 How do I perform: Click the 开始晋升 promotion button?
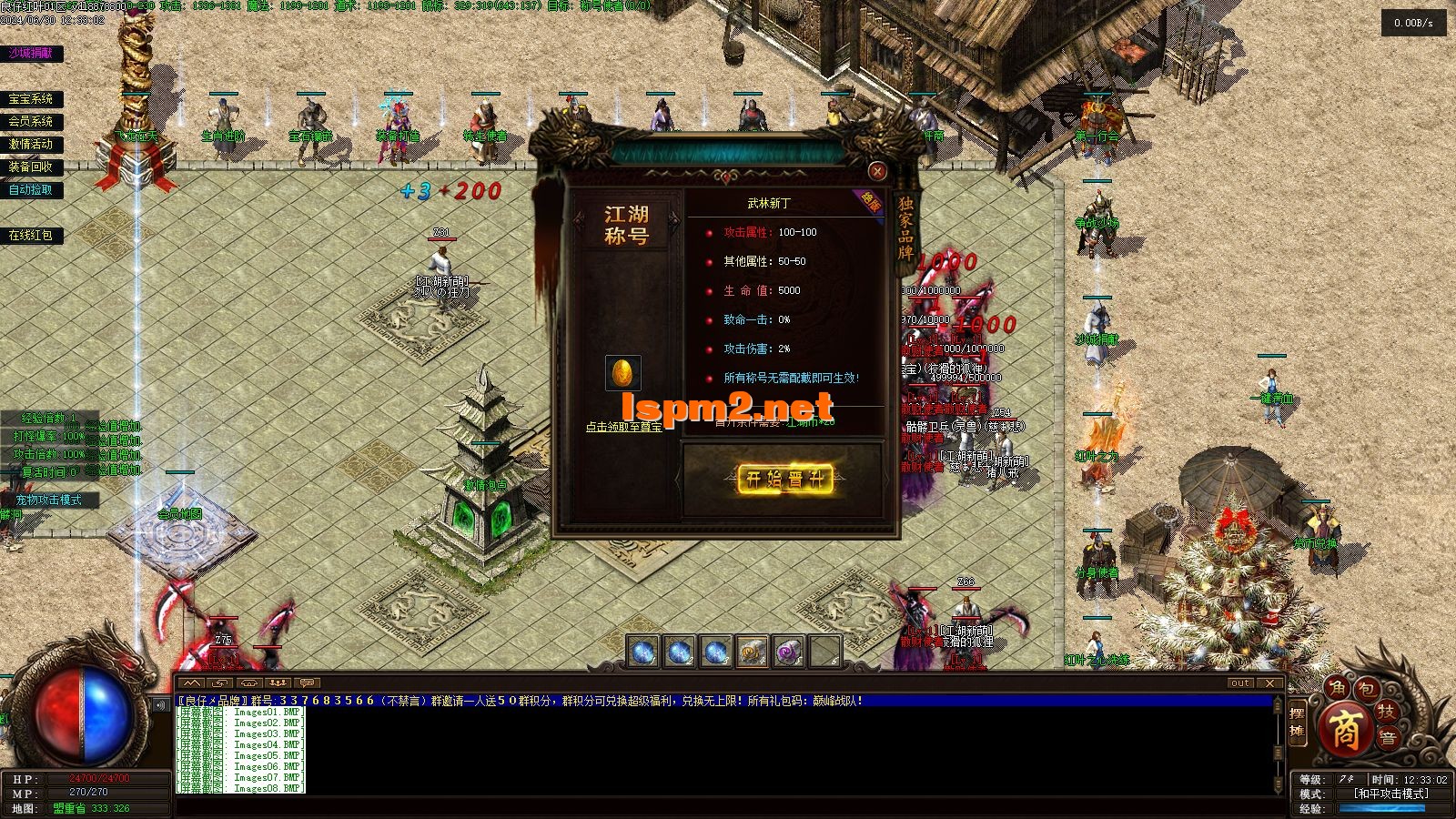784,480
